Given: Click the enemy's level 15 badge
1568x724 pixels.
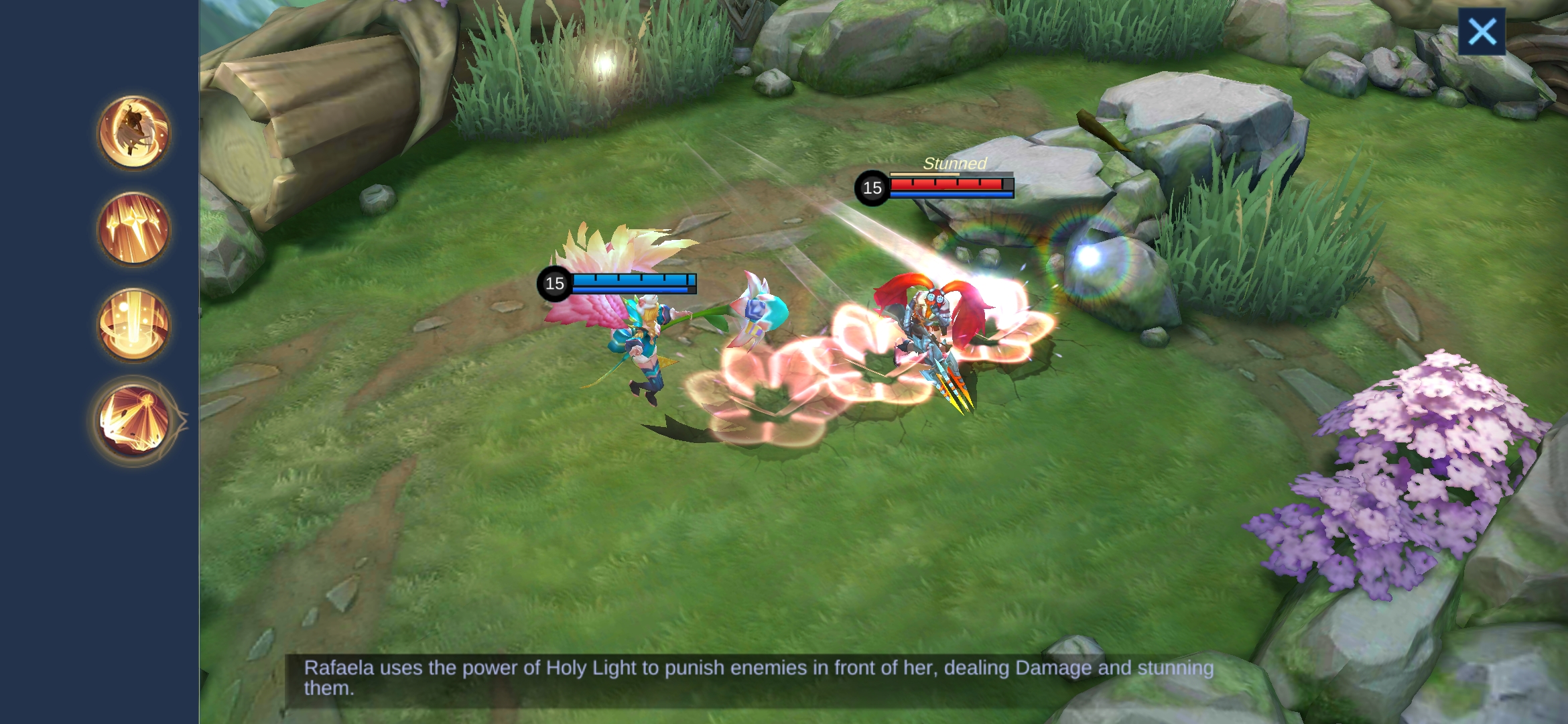Looking at the screenshot, I should [x=872, y=188].
